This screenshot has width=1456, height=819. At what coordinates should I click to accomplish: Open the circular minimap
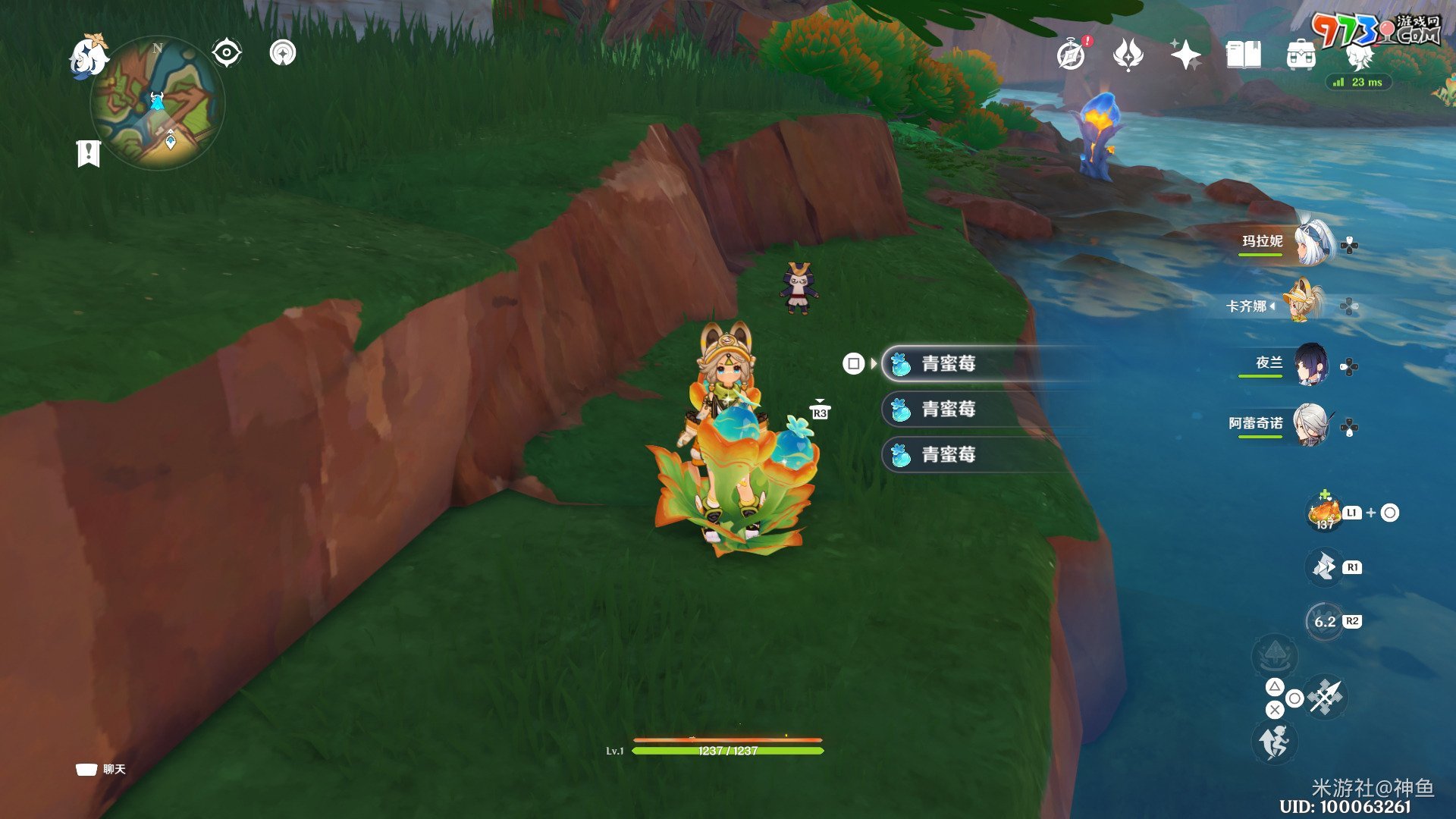pyautogui.click(x=158, y=103)
